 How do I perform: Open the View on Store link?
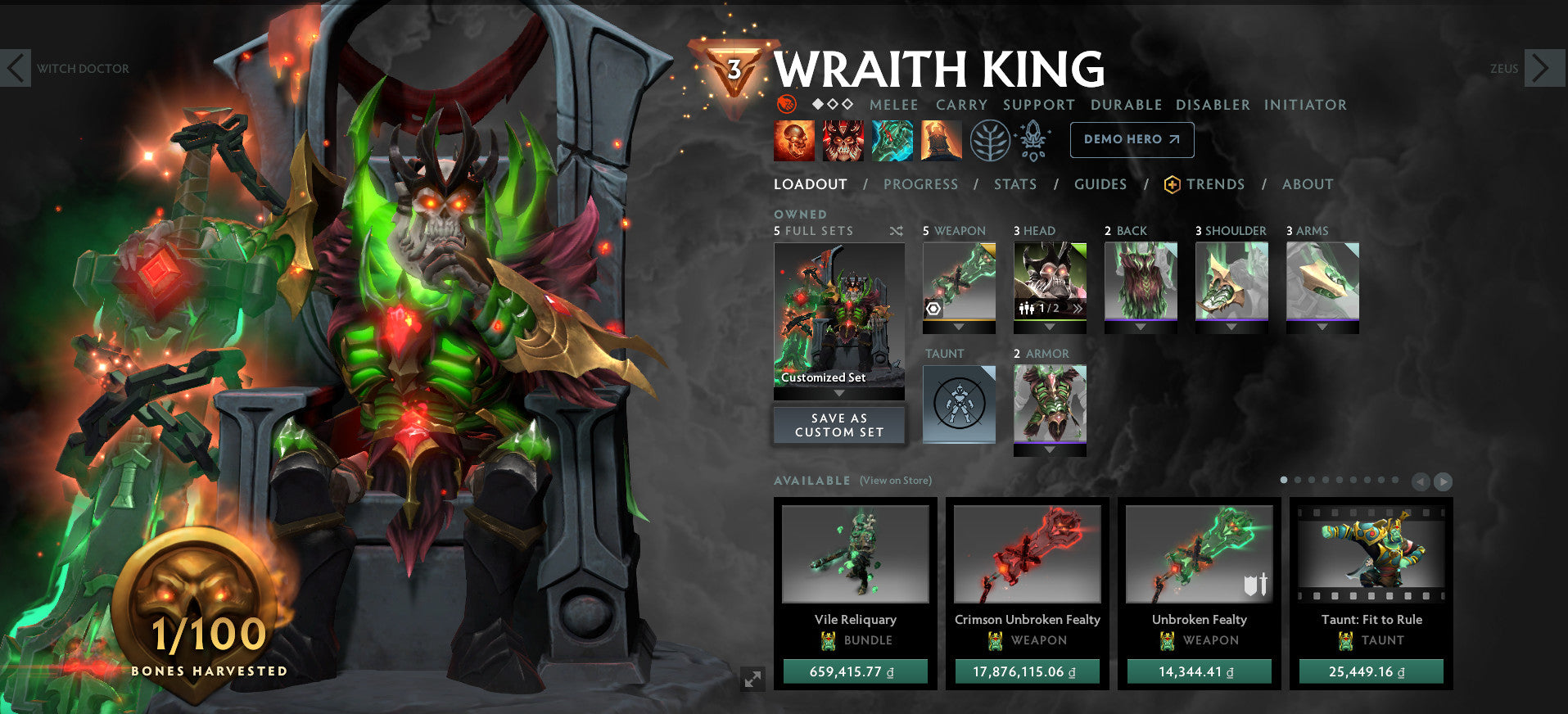(895, 481)
